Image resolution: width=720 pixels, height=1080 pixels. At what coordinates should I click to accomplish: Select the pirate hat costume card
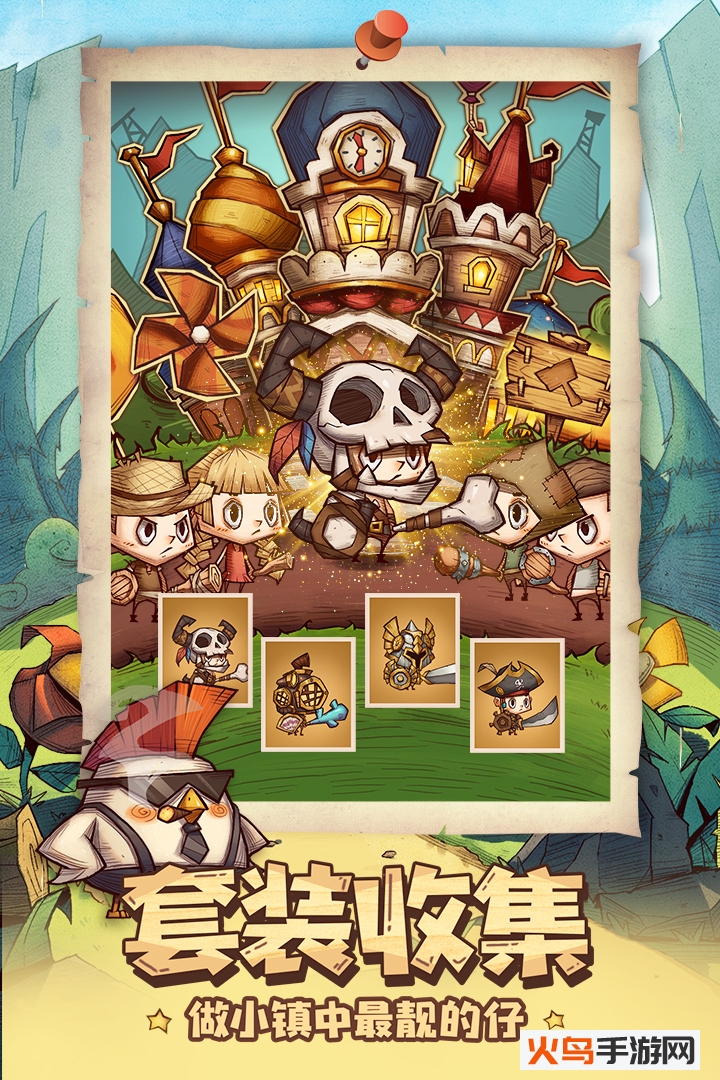pyautogui.click(x=516, y=694)
